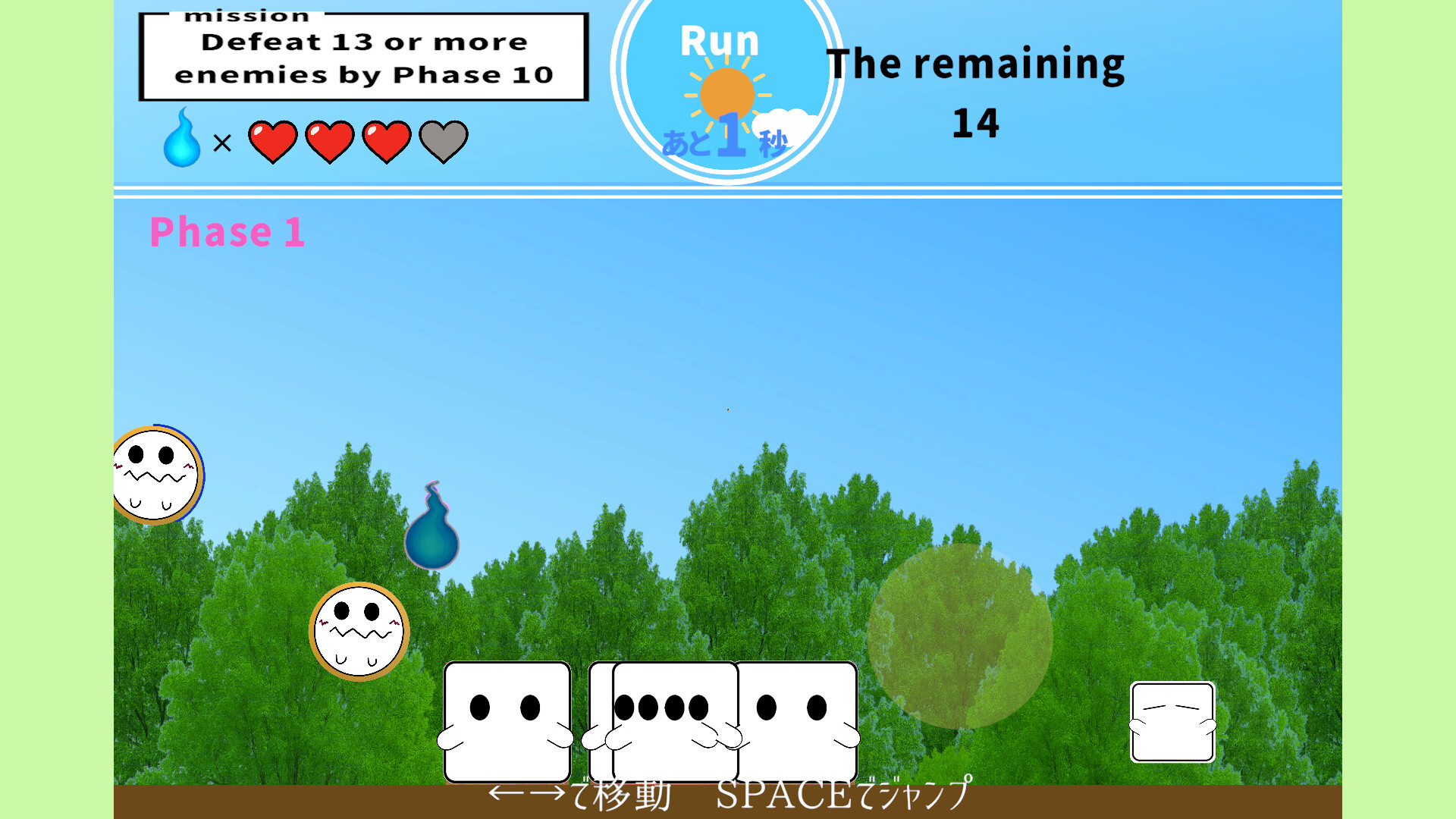Click the sun graphic inside the Run badge
The height and width of the screenshot is (819, 1456).
coord(730,89)
